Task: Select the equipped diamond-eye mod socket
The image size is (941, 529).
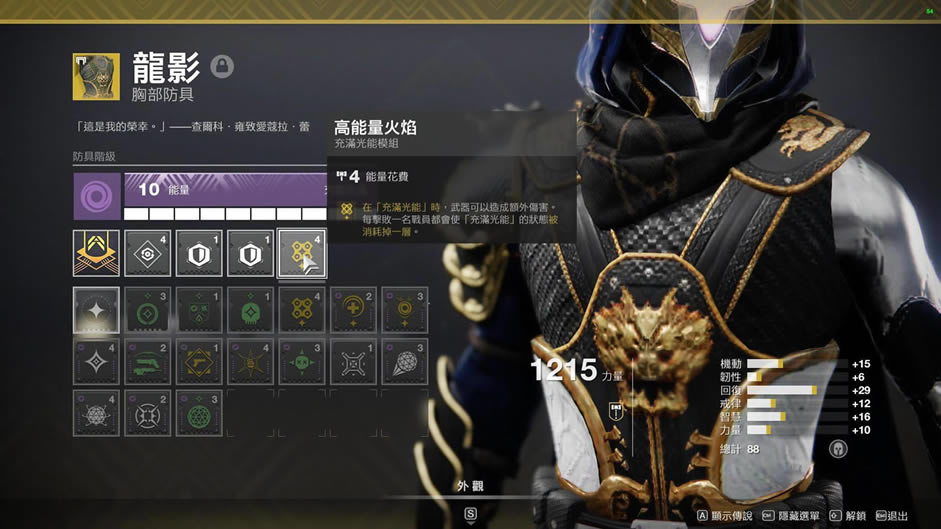Action: [148, 254]
